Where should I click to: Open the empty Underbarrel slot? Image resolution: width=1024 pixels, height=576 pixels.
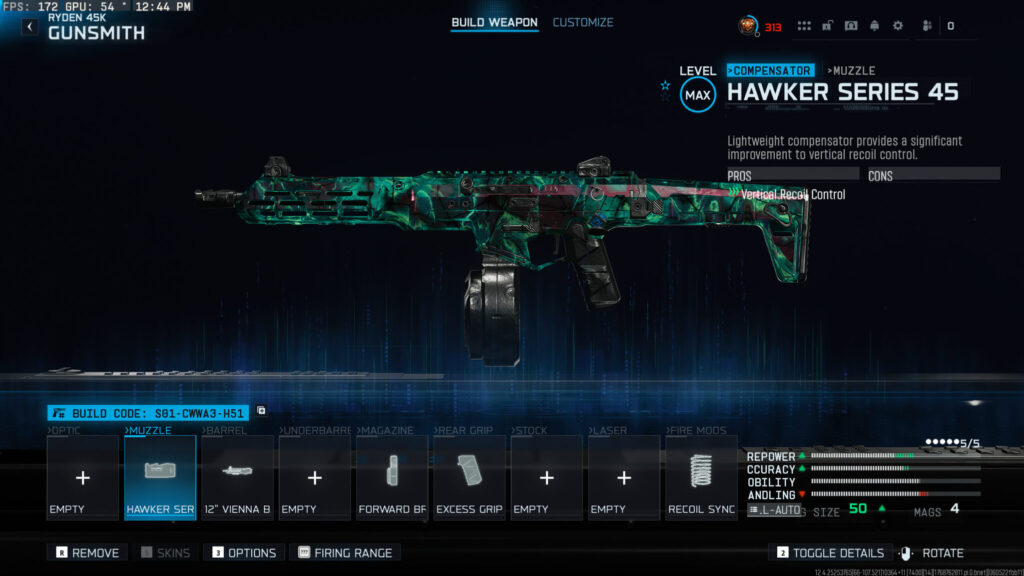click(x=314, y=478)
